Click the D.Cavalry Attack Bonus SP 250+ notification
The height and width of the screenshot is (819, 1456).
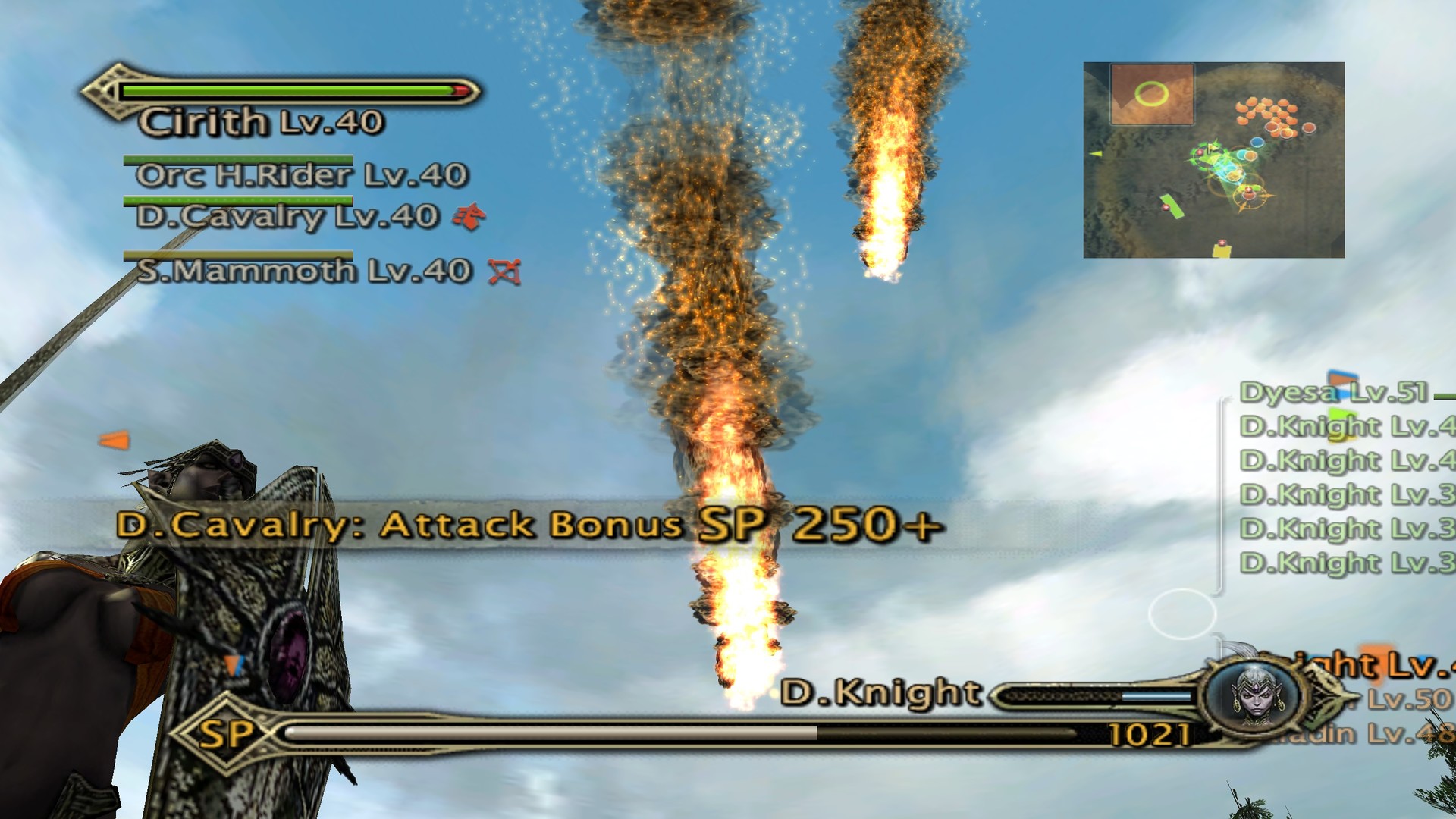click(x=531, y=529)
